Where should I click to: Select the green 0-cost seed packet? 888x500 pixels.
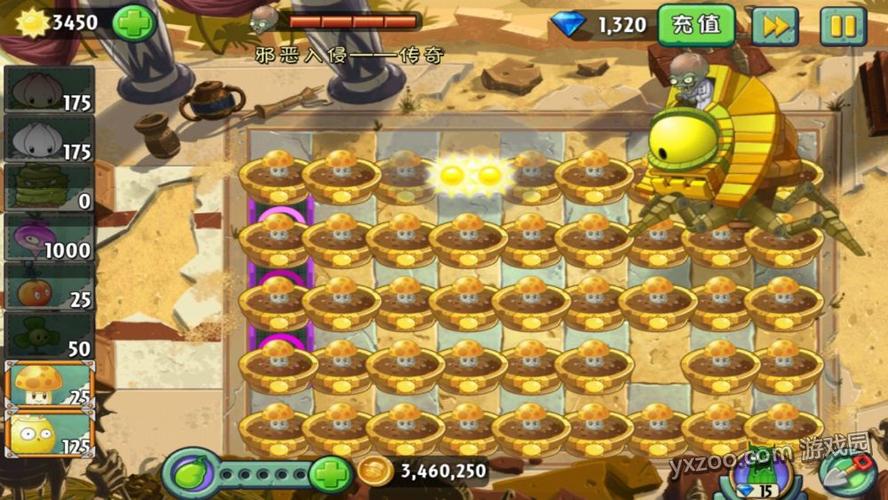click(48, 188)
